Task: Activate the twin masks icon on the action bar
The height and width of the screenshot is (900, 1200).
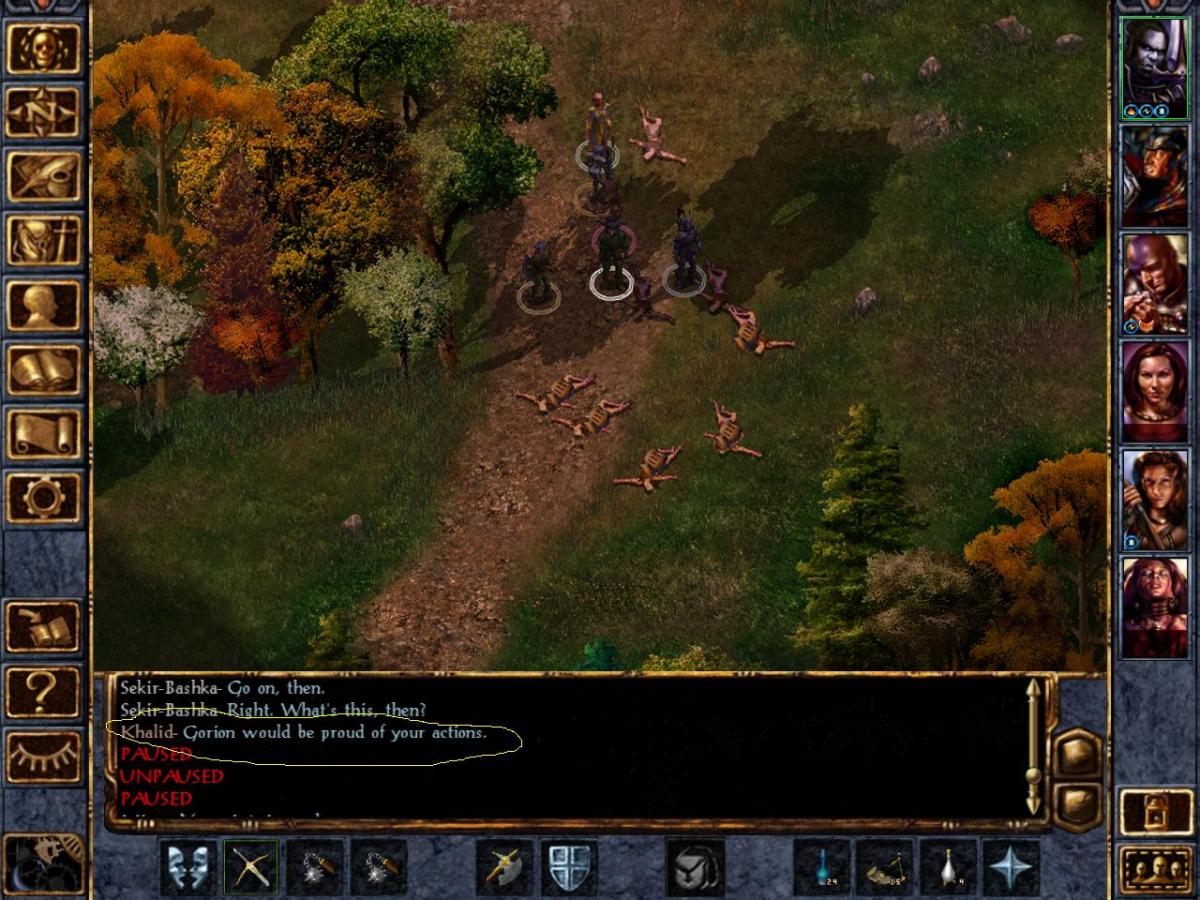Action: [x=187, y=867]
